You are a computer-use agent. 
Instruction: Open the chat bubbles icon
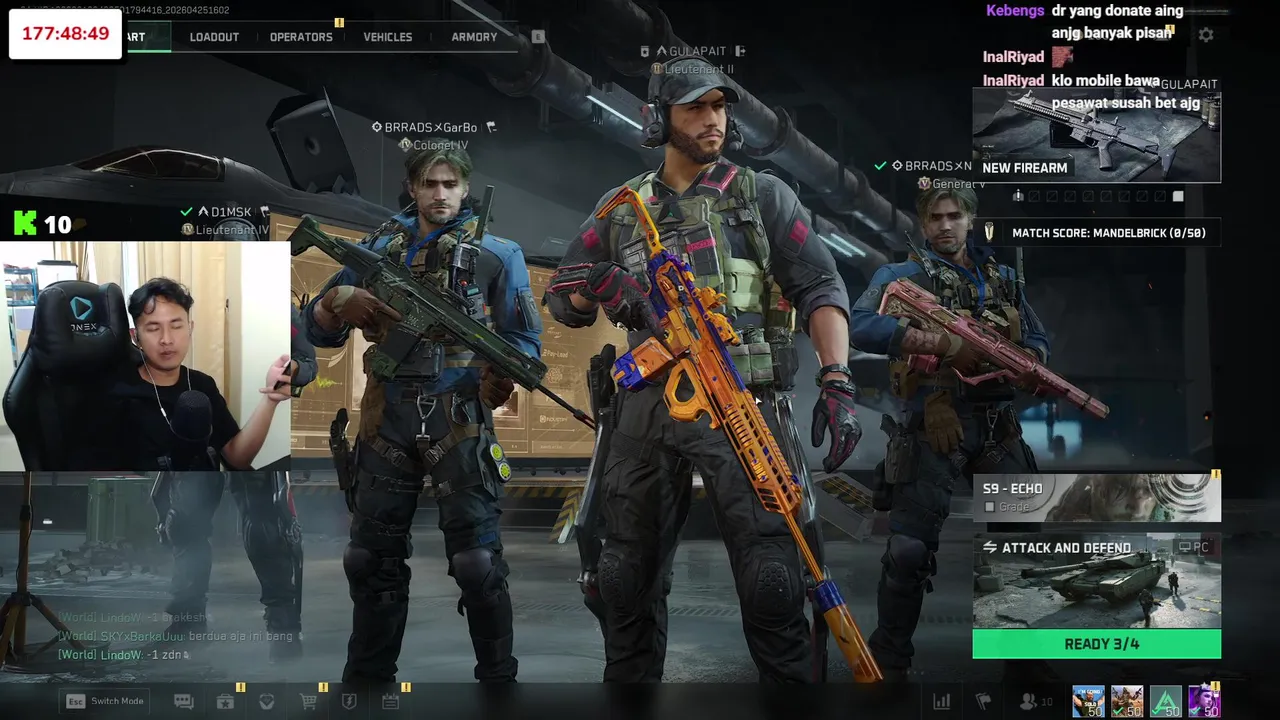coord(184,702)
